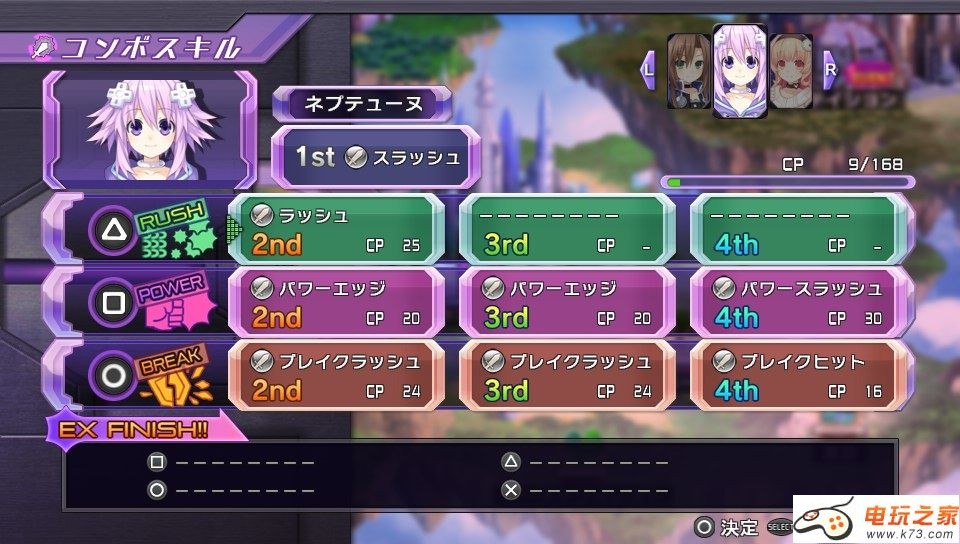960x544 pixels.
Task: Select the Break 2nd ブレイクラッシュ slot
Action: tap(336, 375)
